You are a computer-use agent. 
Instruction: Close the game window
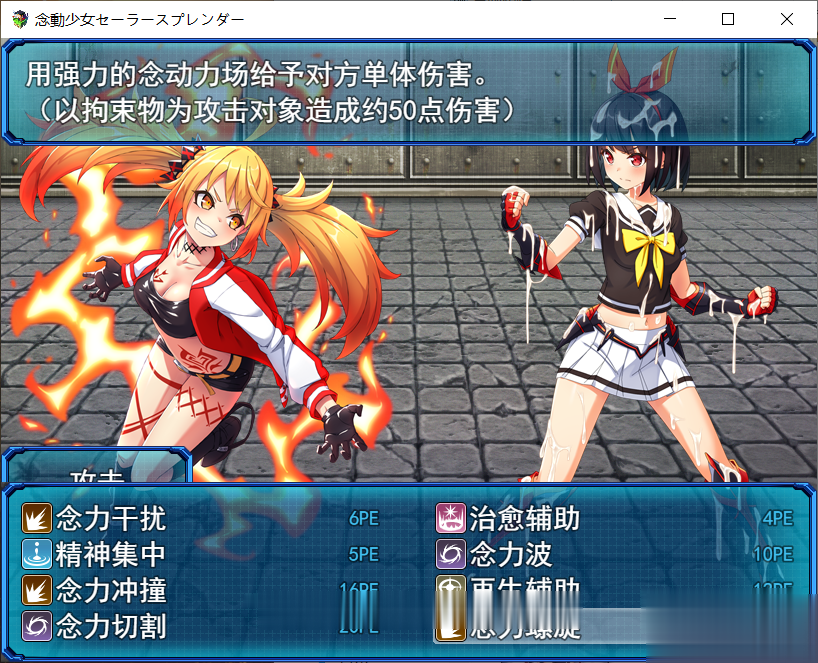785,19
